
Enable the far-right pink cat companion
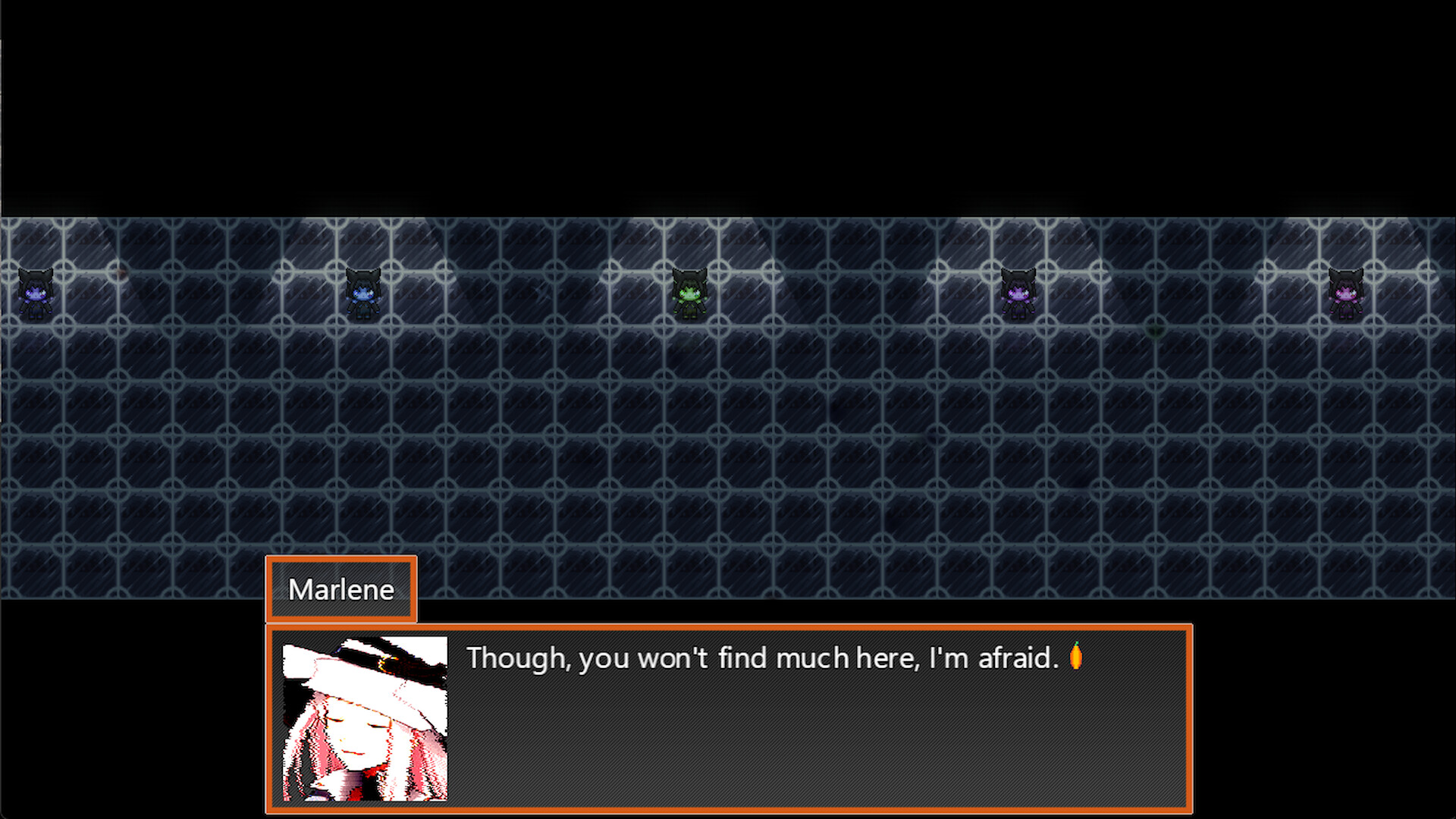1346,293
